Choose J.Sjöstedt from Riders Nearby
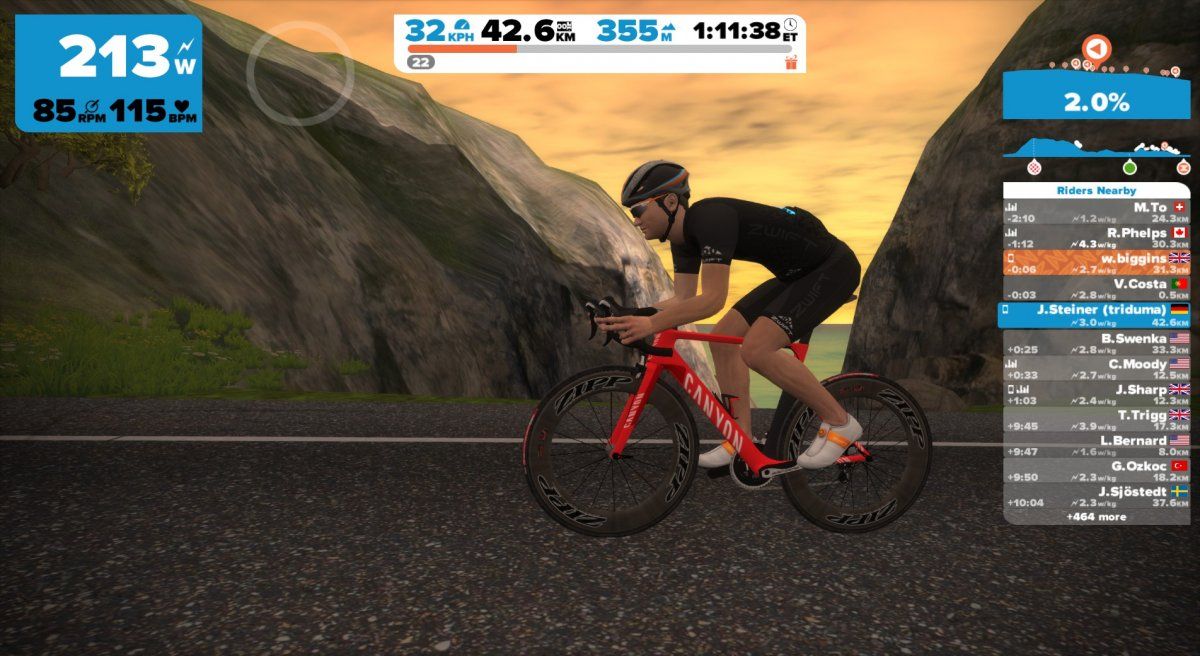The width and height of the screenshot is (1200, 656). coord(1096,497)
